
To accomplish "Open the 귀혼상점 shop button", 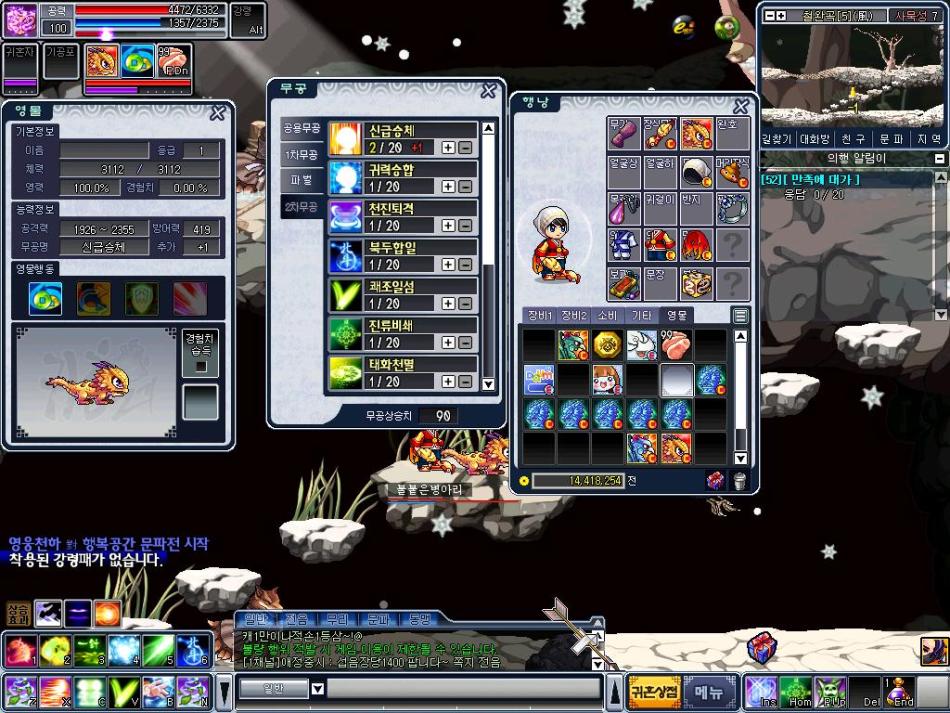I will point(656,691).
